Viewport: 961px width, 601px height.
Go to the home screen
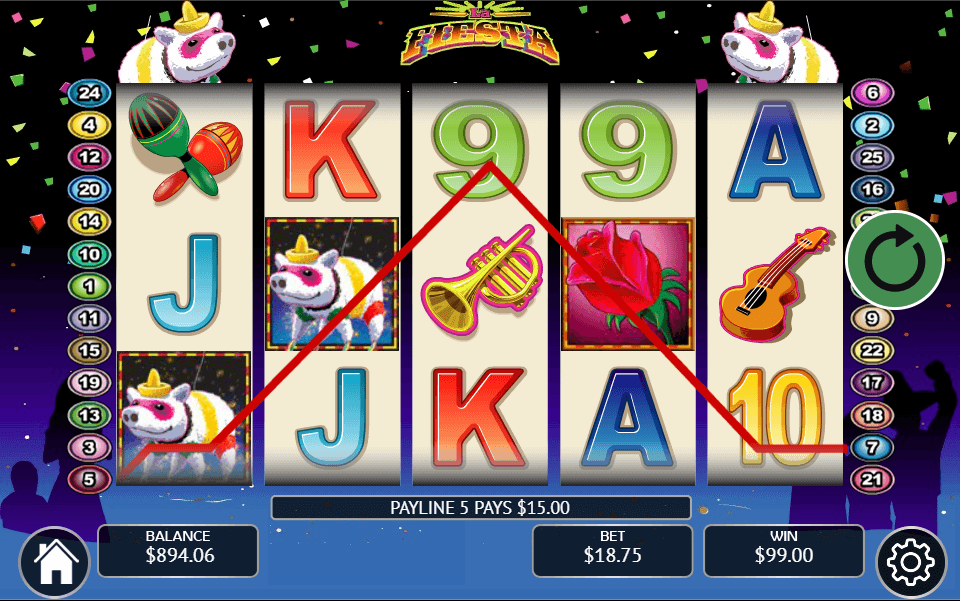pyautogui.click(x=54, y=563)
